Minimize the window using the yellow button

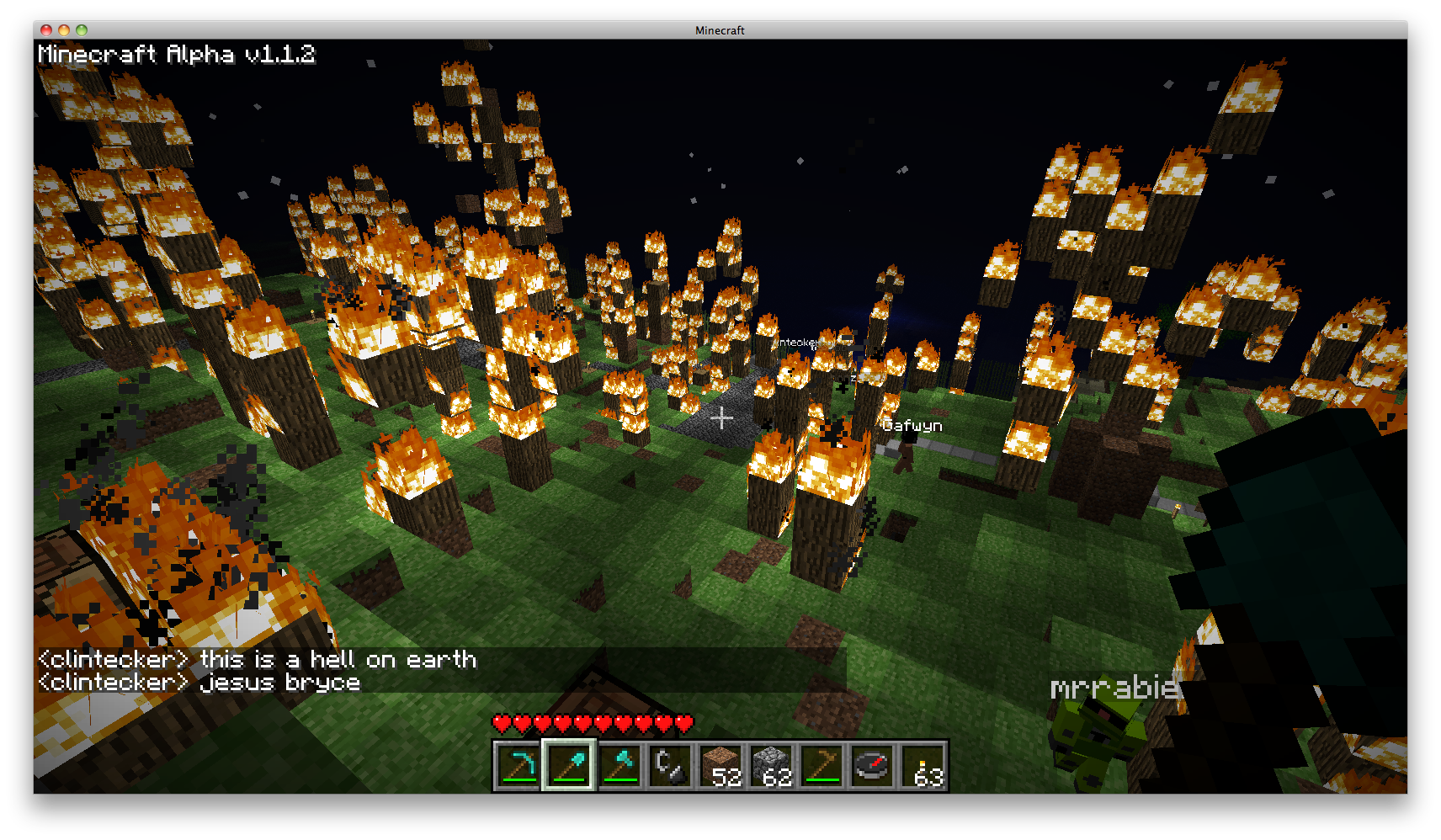click(x=64, y=30)
